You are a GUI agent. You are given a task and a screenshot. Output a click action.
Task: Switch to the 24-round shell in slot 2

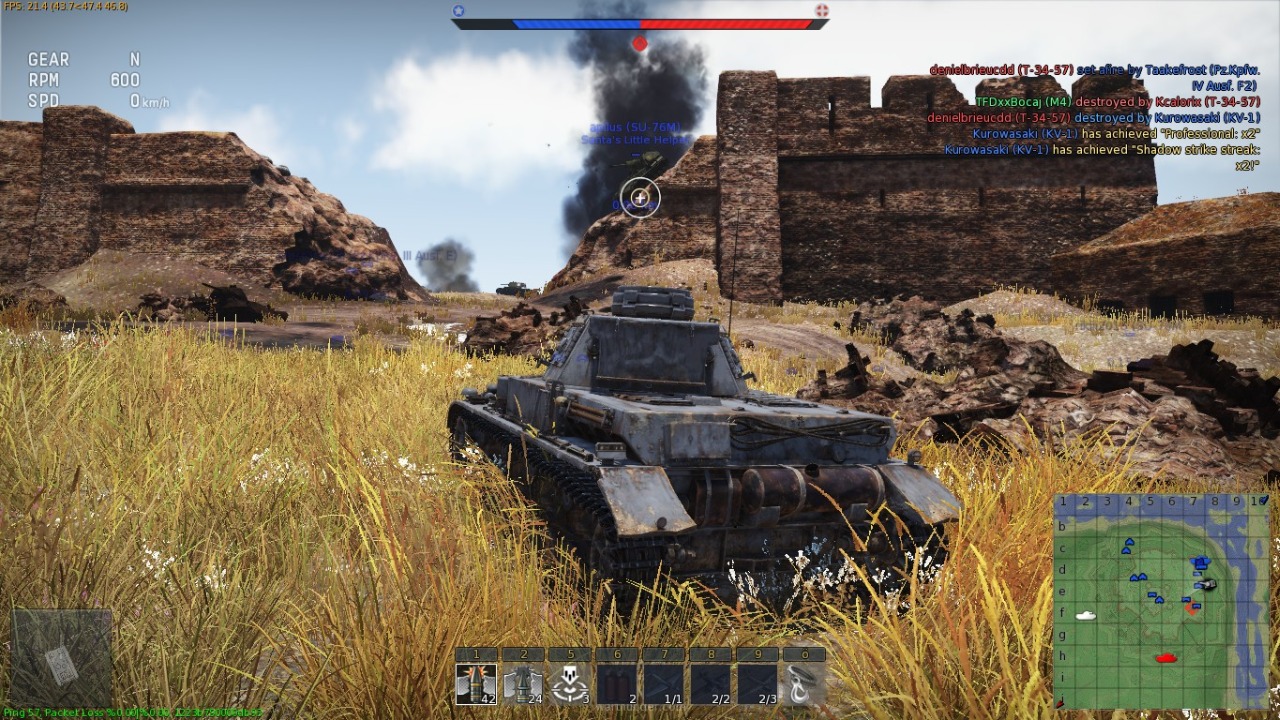tap(523, 684)
